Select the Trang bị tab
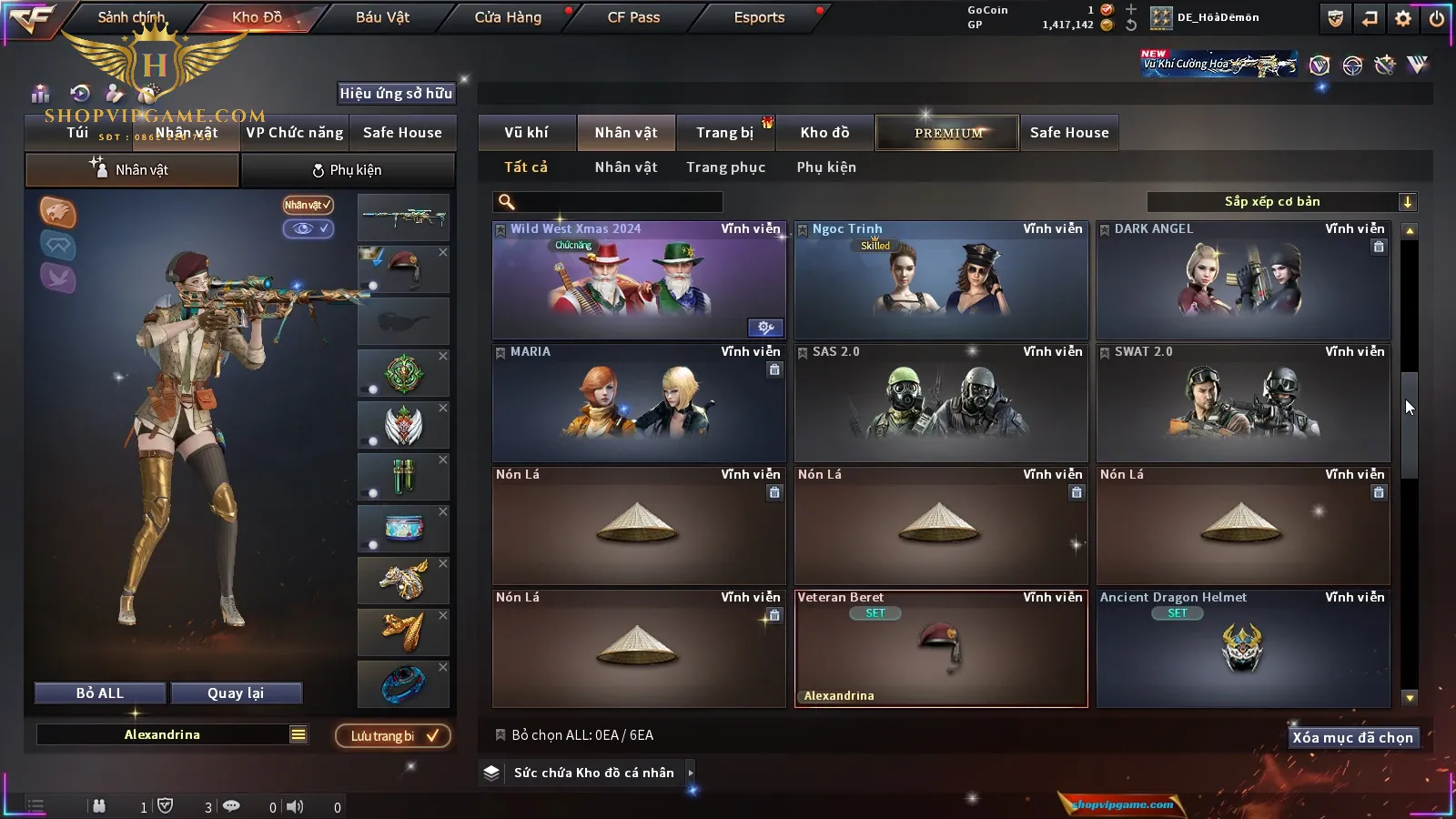The image size is (1456, 819). coord(724,133)
